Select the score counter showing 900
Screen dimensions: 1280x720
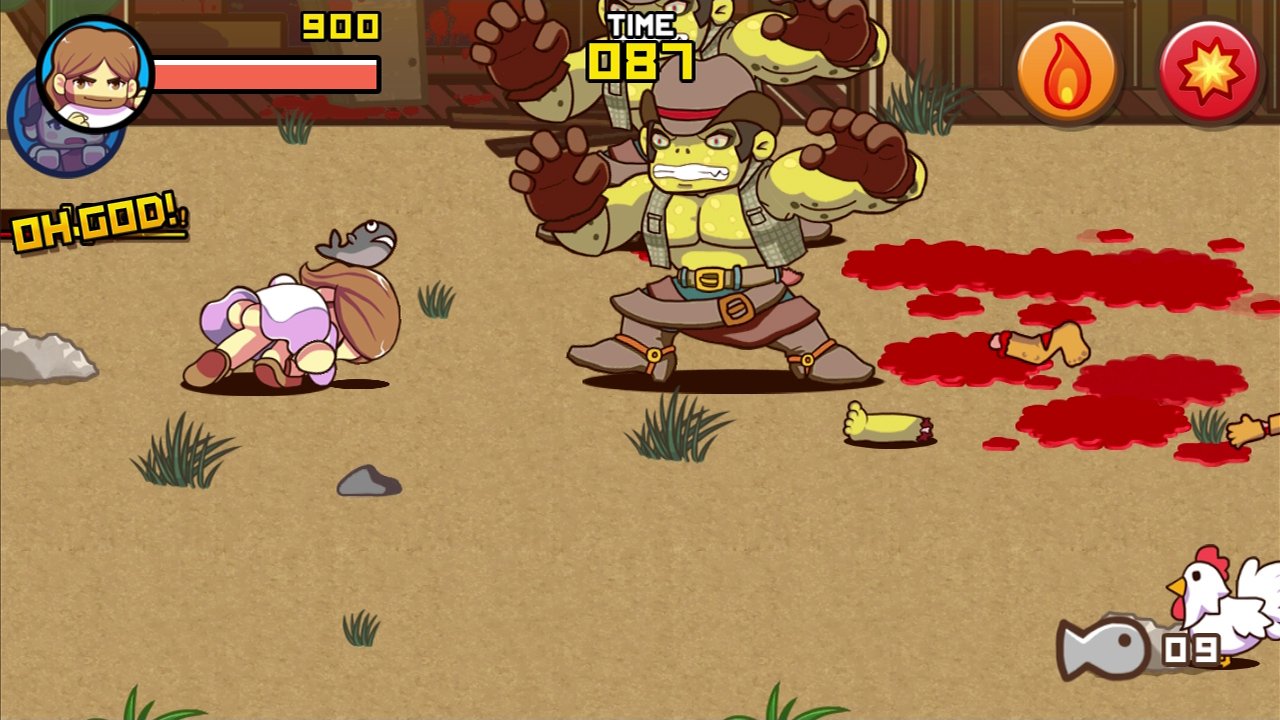[x=340, y=25]
